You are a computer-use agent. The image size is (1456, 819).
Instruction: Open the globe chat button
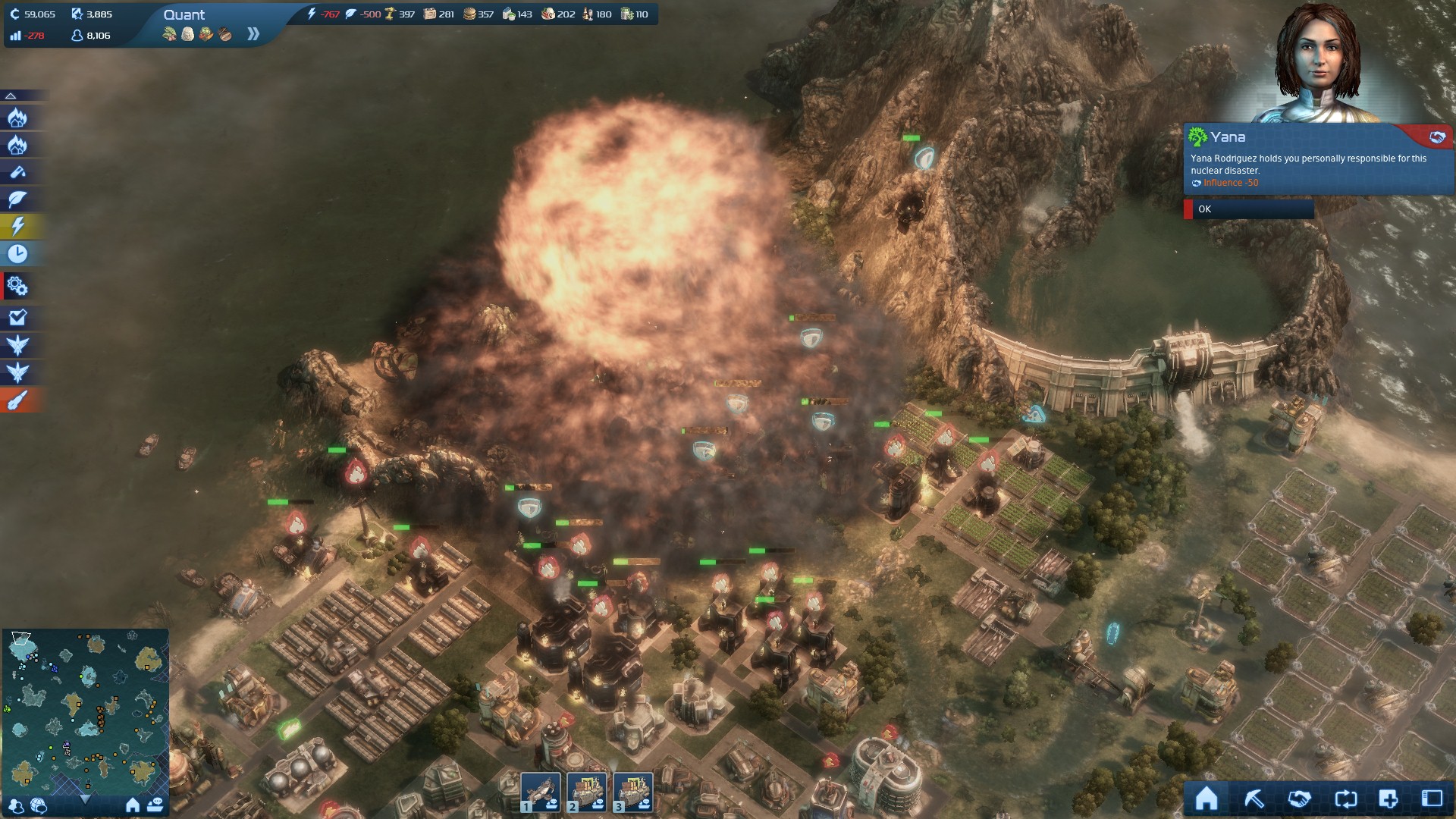pos(39,805)
